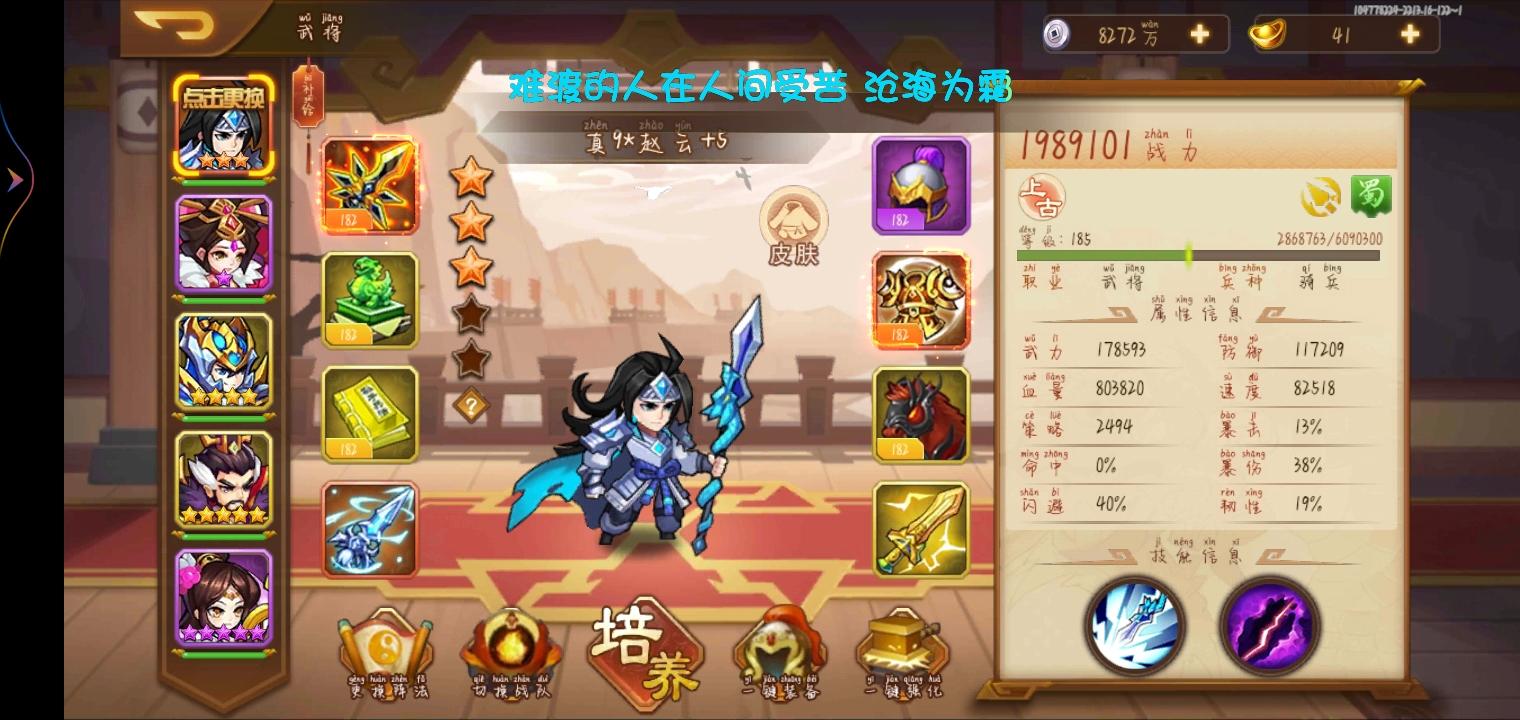Select the dark beast mount slot

pyautogui.click(x=920, y=413)
